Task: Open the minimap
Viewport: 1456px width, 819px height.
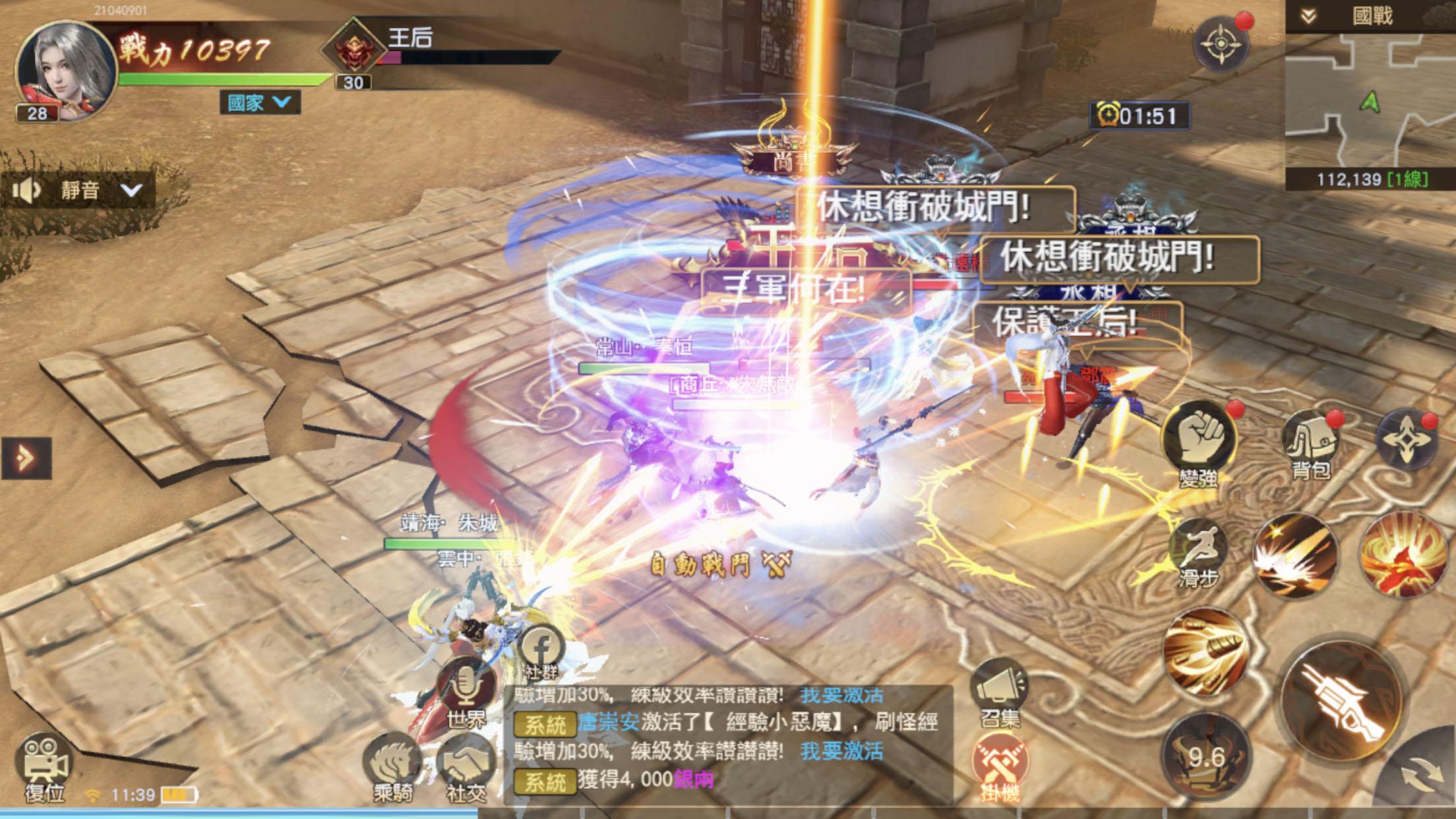Action: tap(1370, 102)
